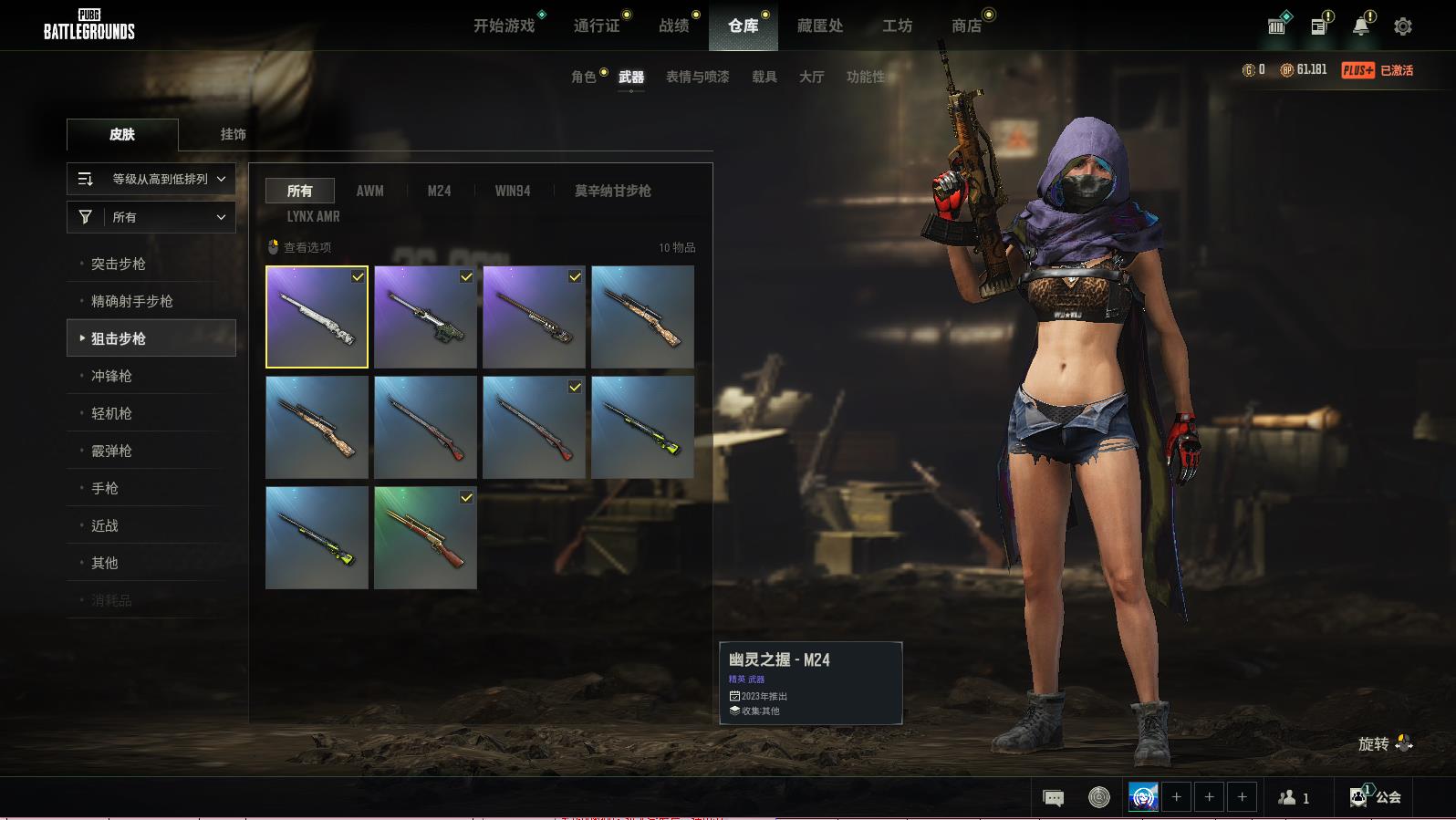This screenshot has height=820, width=1456.
Task: Open the 工坊 workshop tab
Action: click(x=897, y=26)
